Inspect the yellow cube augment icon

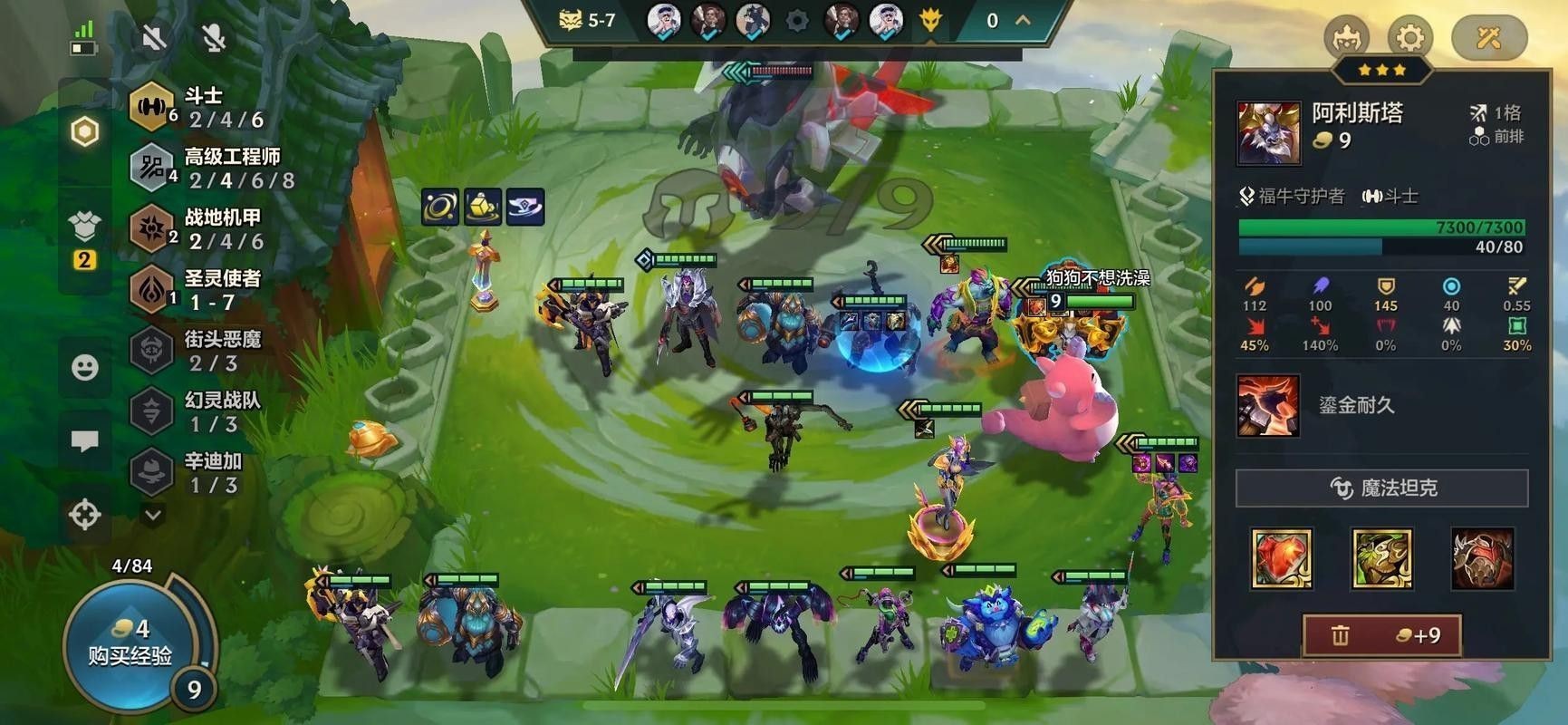point(483,208)
